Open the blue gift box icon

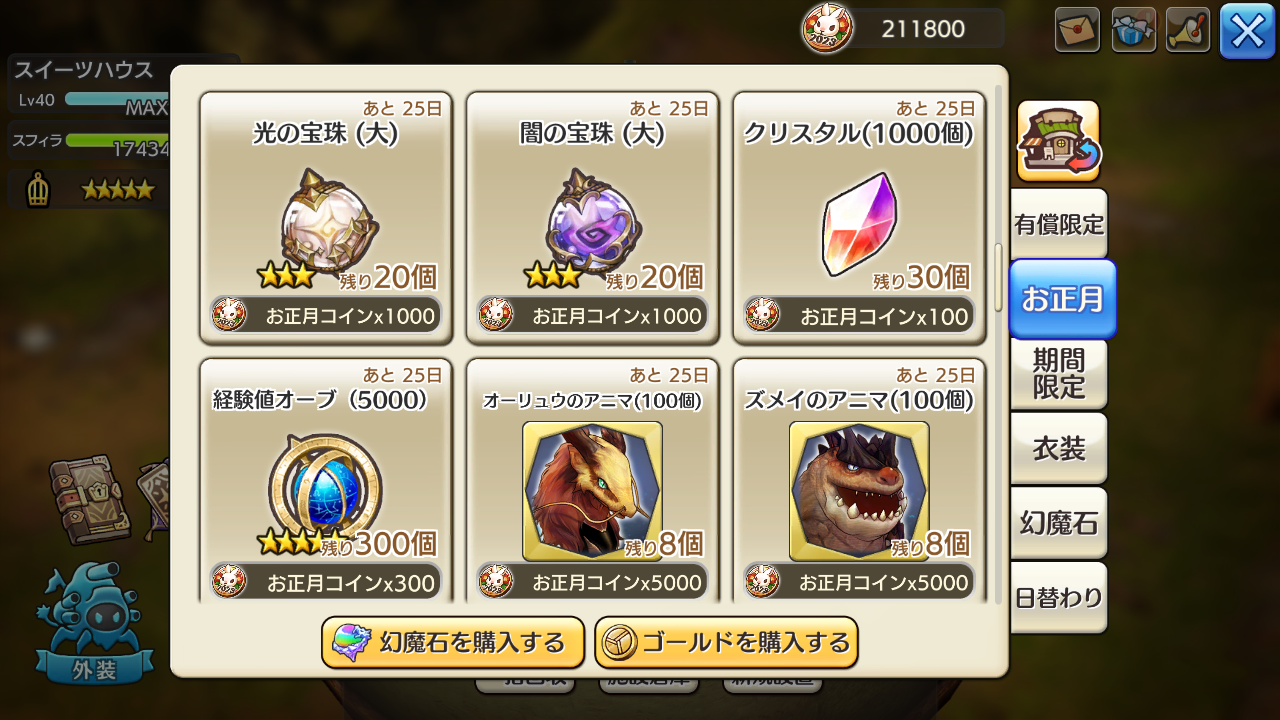point(1133,28)
